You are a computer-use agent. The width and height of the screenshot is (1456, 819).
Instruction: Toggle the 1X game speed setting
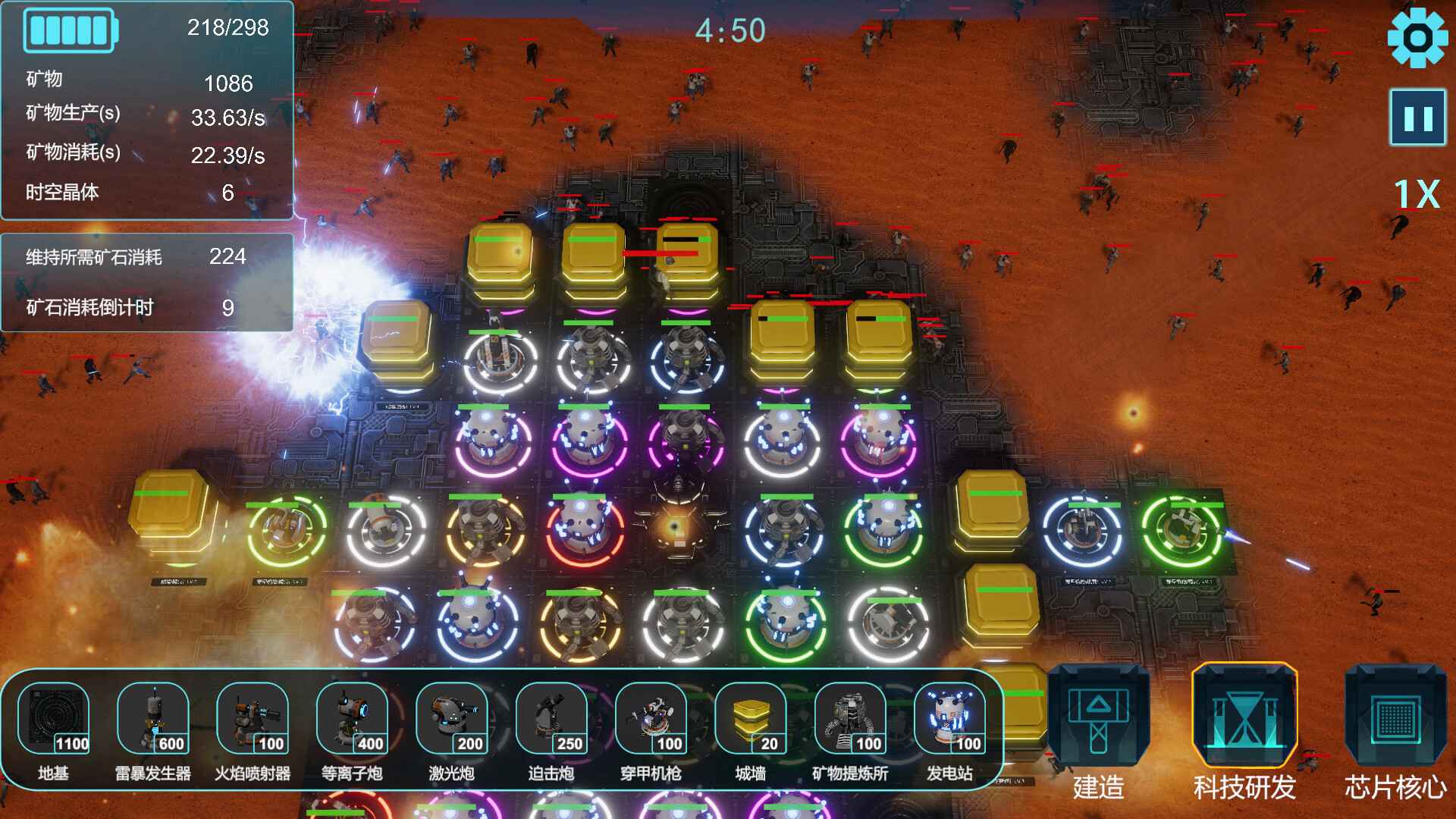tap(1419, 196)
